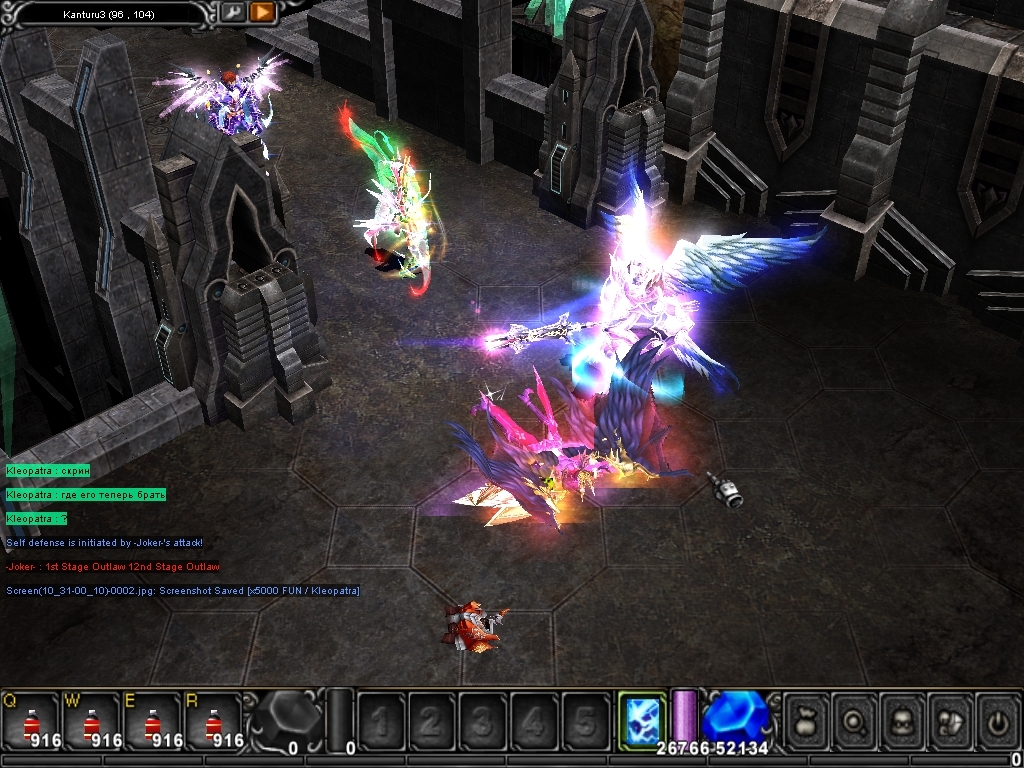1024x768 pixels.
Task: Click the orange play arrow button
Action: pos(262,13)
